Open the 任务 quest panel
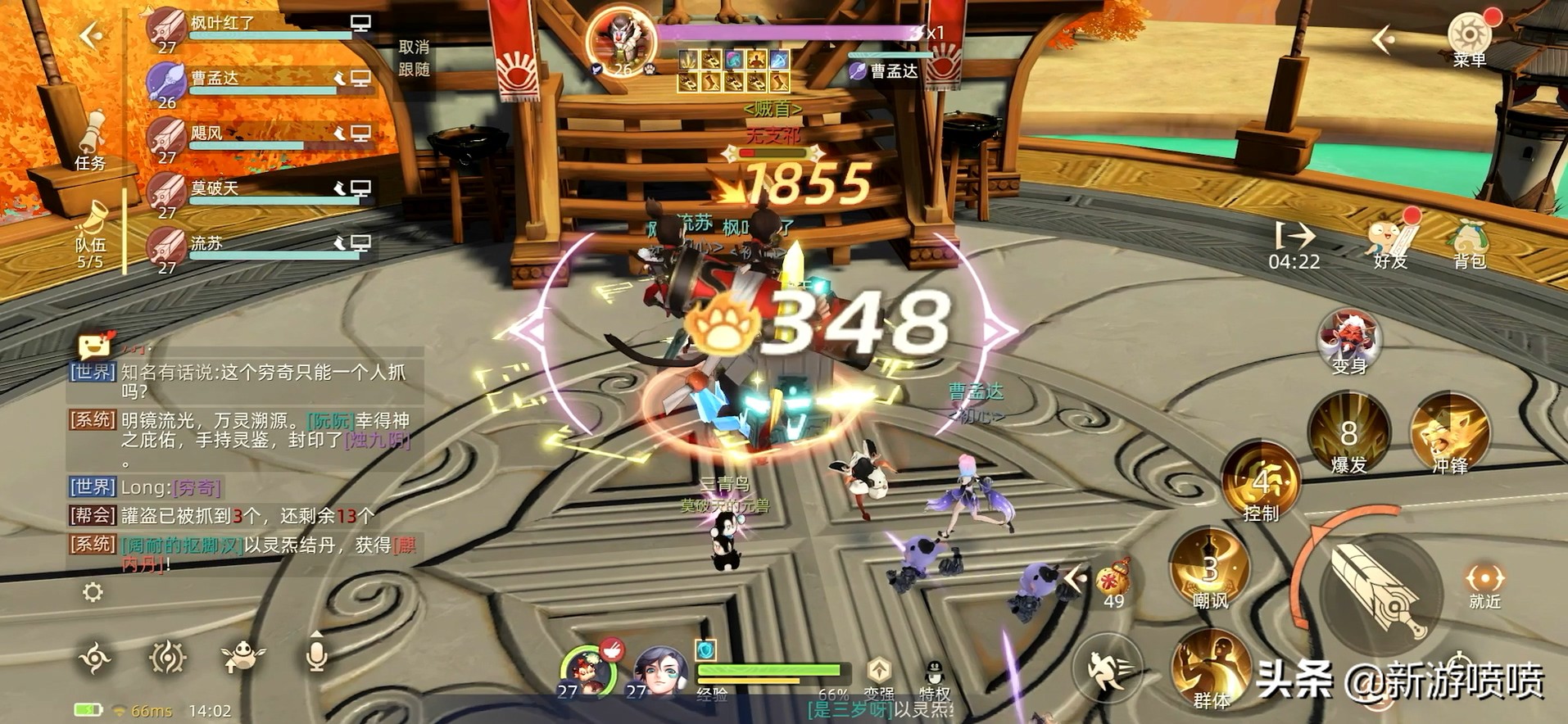Screen dimensions: 1568x724 [91, 139]
